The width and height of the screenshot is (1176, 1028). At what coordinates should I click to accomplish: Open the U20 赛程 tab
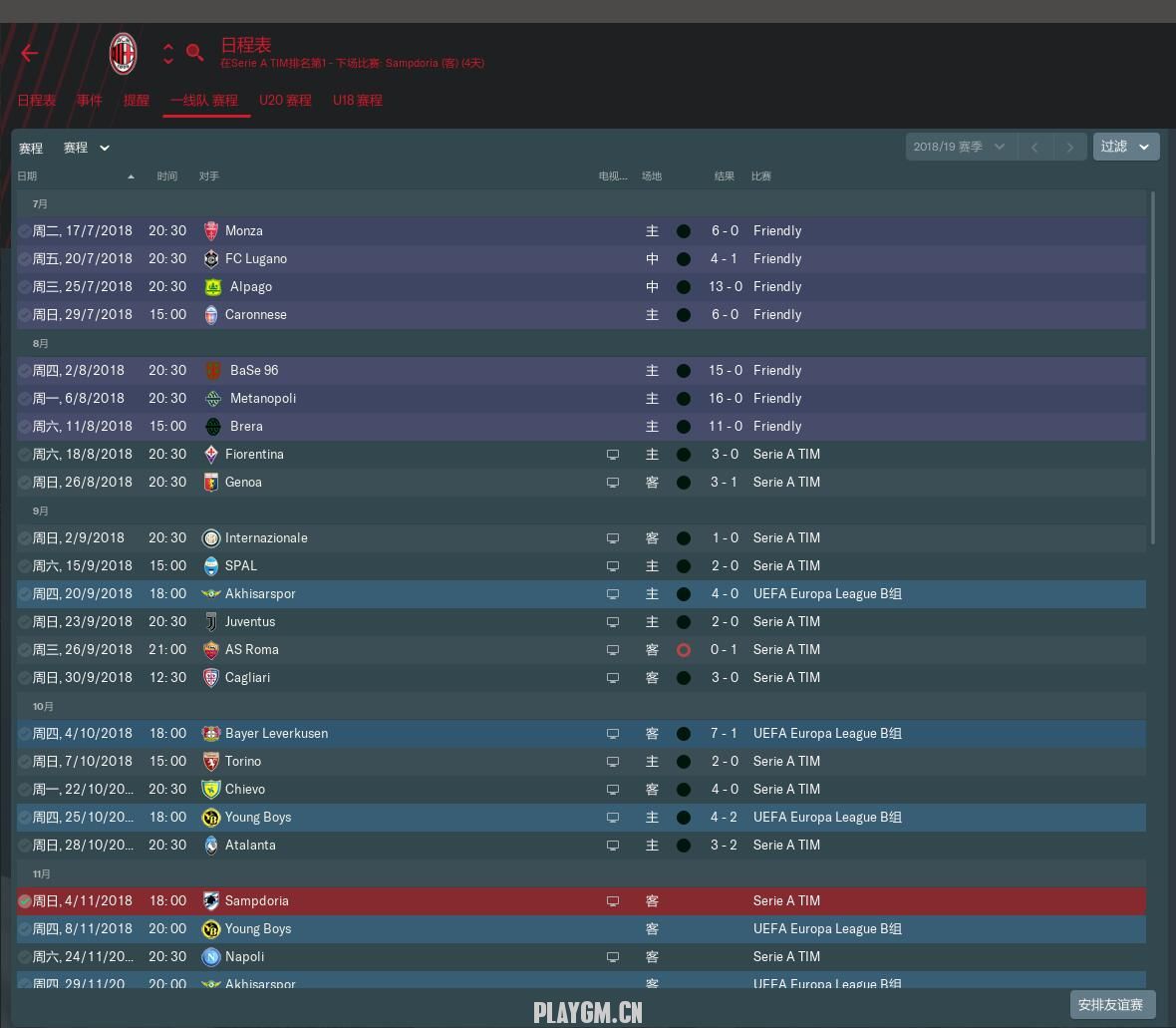[285, 100]
